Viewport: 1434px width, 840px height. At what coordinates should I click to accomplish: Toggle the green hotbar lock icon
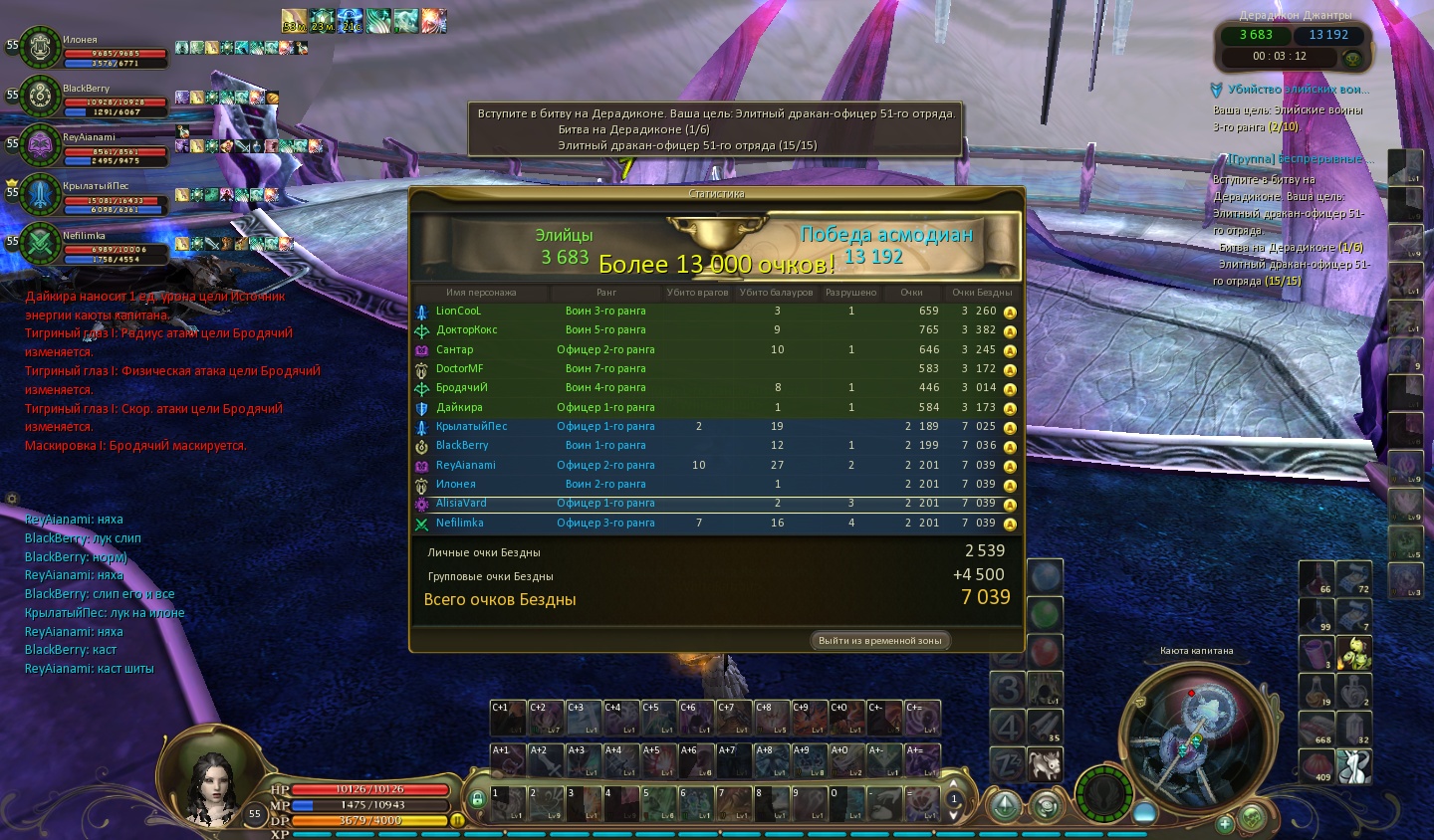tap(477, 798)
